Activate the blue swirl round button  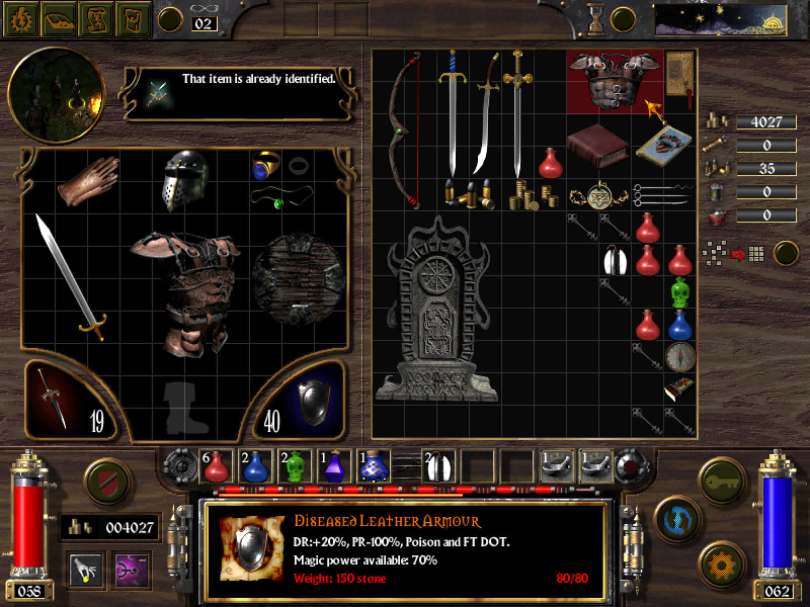tap(678, 520)
